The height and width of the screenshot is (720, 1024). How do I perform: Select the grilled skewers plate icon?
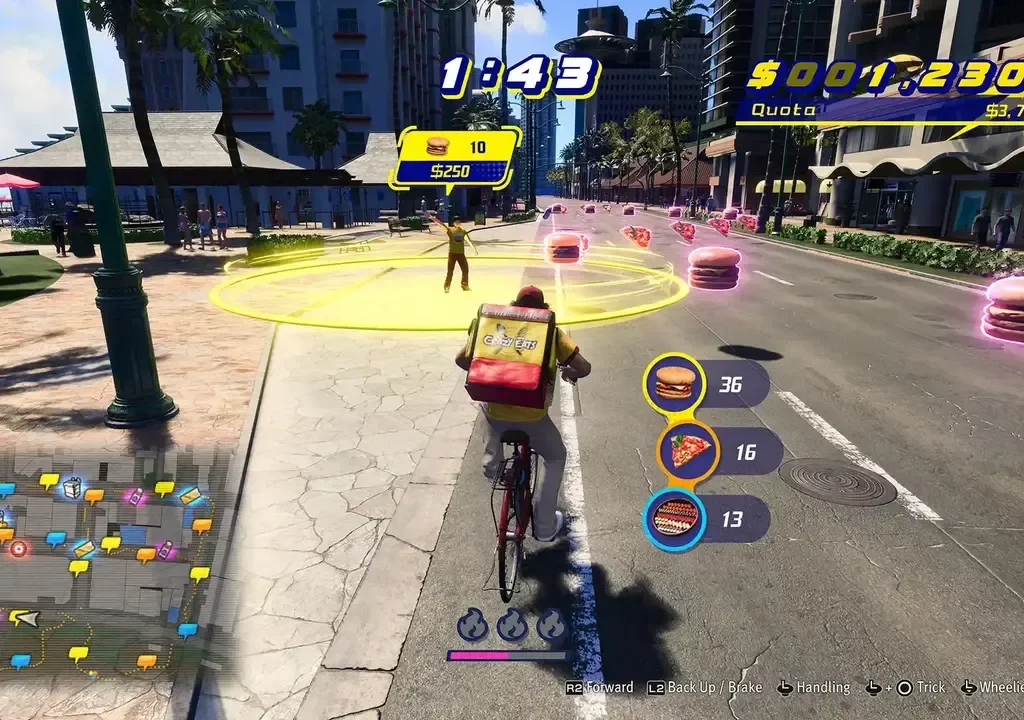pos(675,519)
